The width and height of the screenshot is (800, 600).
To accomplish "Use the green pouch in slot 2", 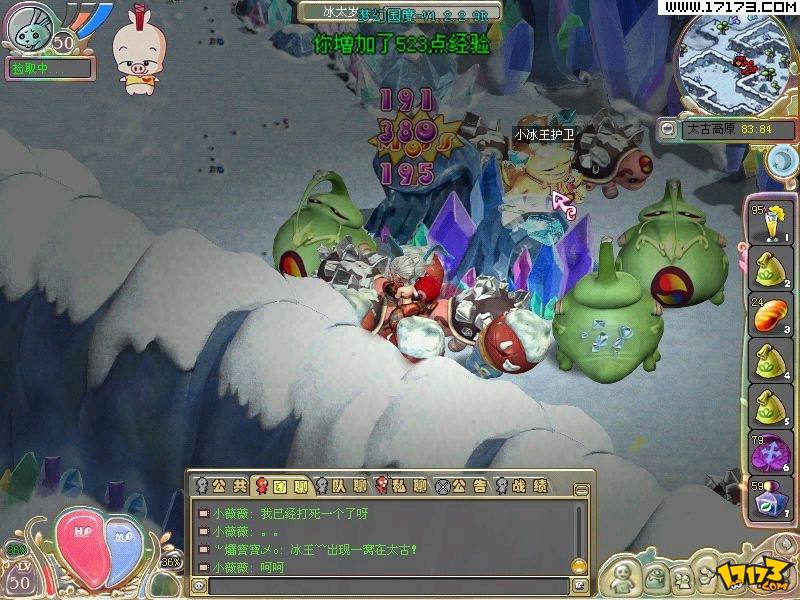I will (769, 270).
